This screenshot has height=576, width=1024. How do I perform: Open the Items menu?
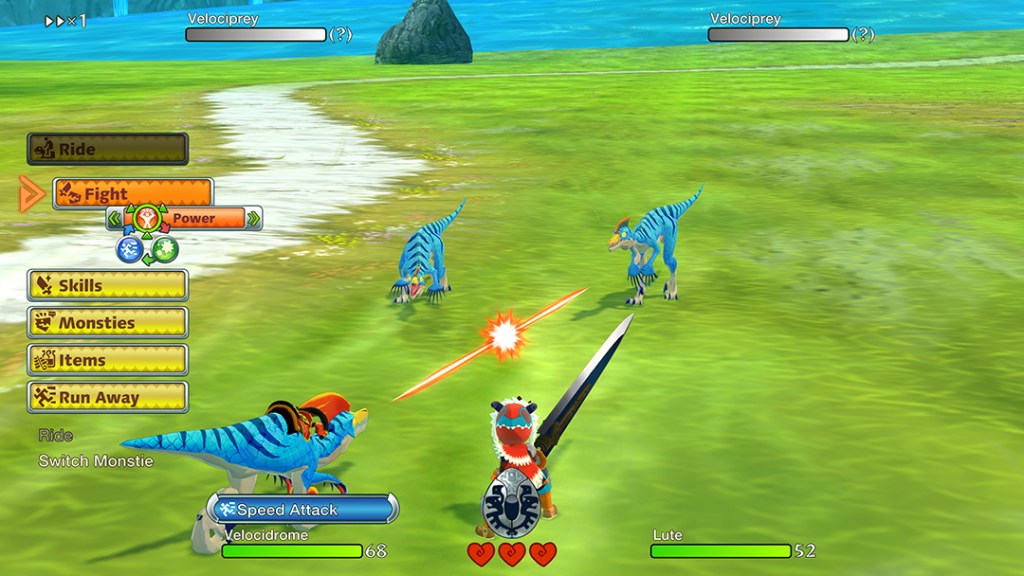(107, 360)
